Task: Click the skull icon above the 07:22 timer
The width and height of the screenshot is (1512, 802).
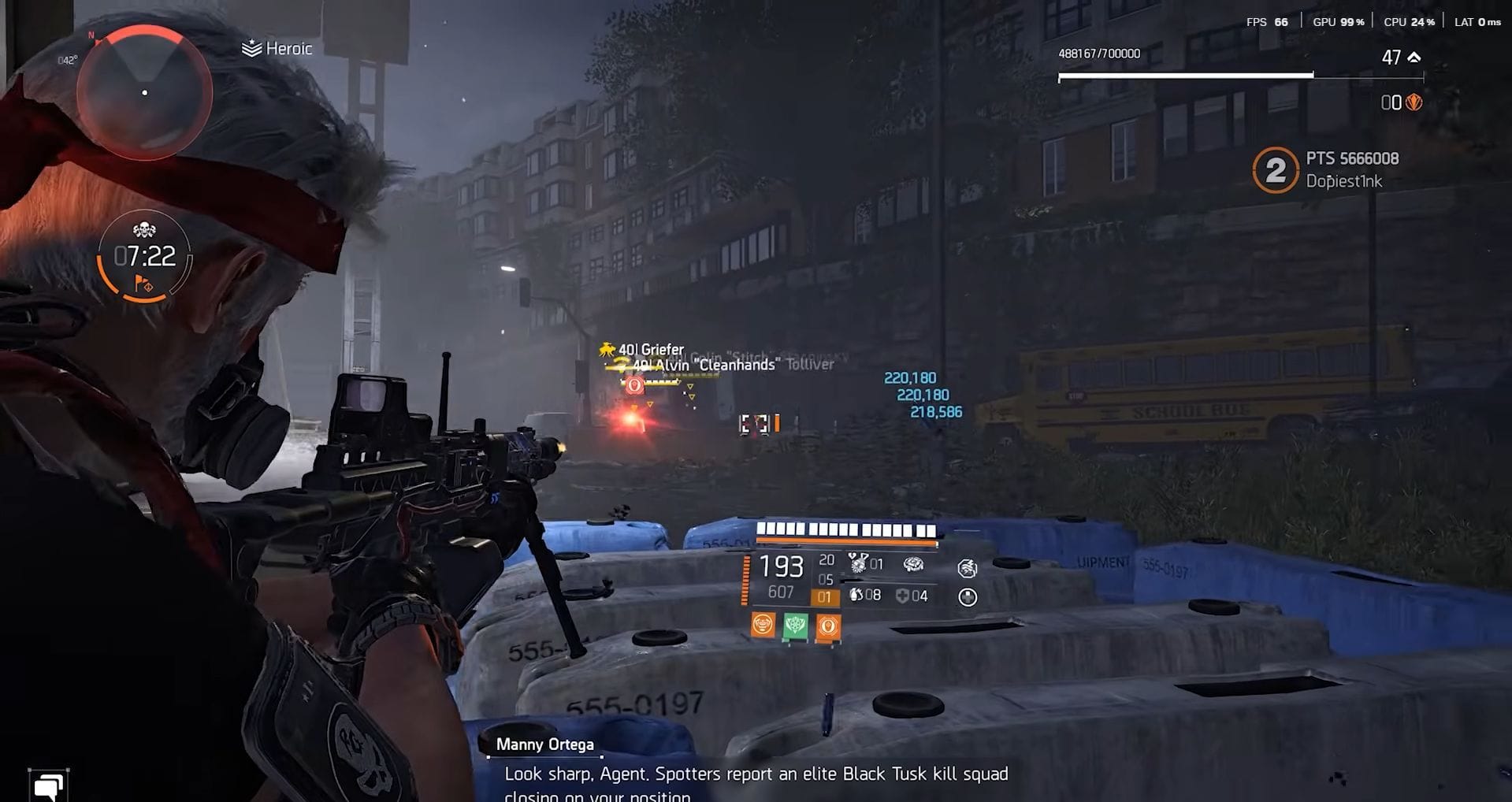Action: [143, 230]
